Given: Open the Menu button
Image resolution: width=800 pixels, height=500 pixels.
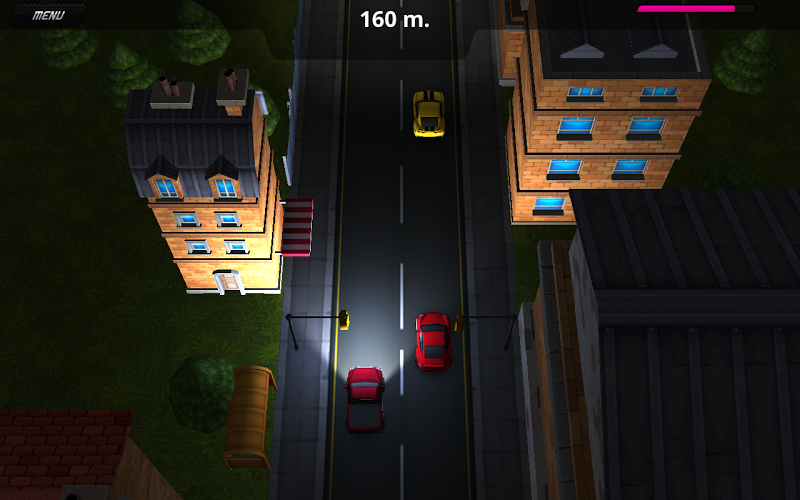Looking at the screenshot, I should pos(48,15).
